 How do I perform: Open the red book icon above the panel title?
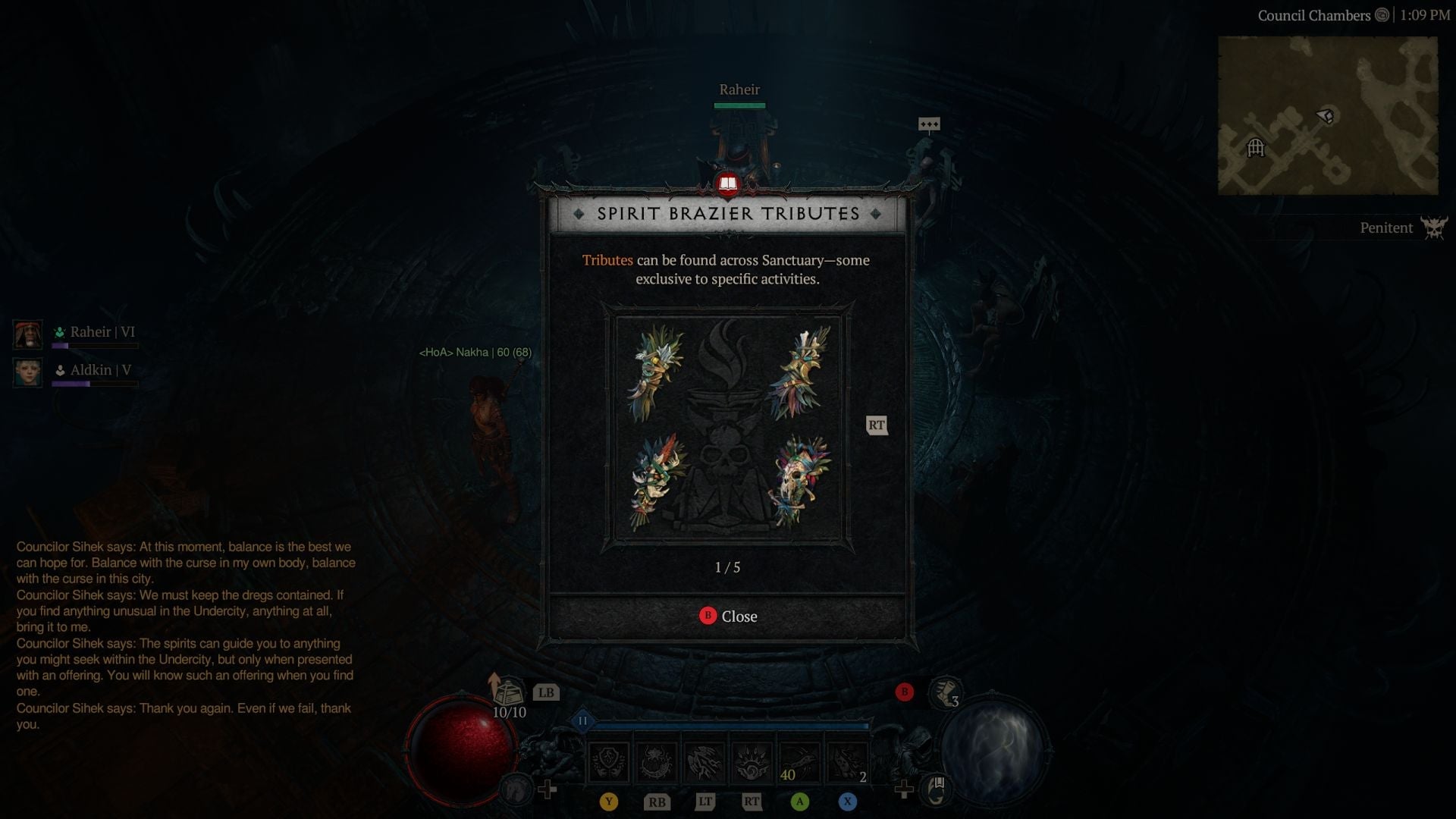pos(726,184)
